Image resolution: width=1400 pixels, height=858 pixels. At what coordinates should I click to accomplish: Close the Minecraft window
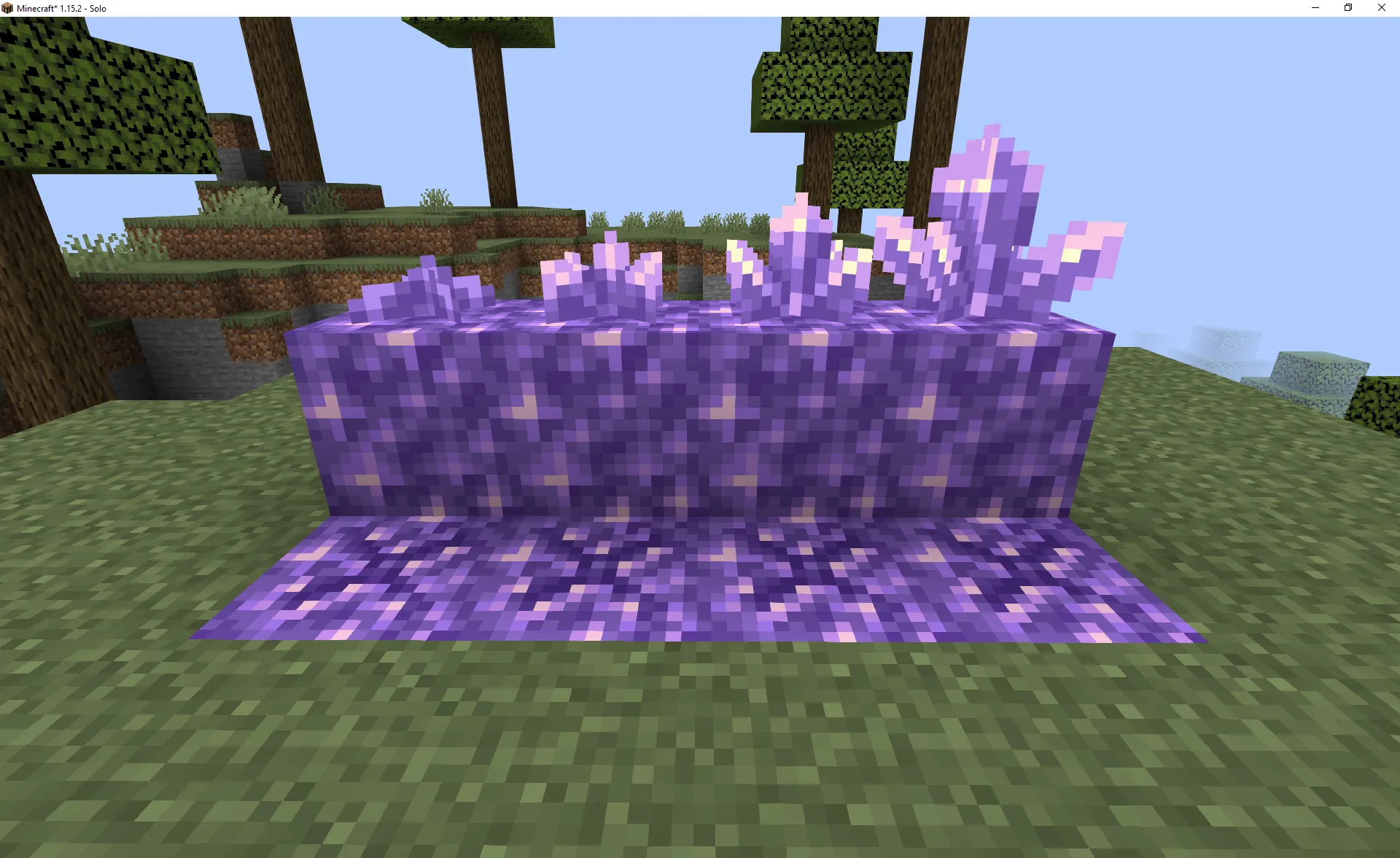[x=1381, y=8]
